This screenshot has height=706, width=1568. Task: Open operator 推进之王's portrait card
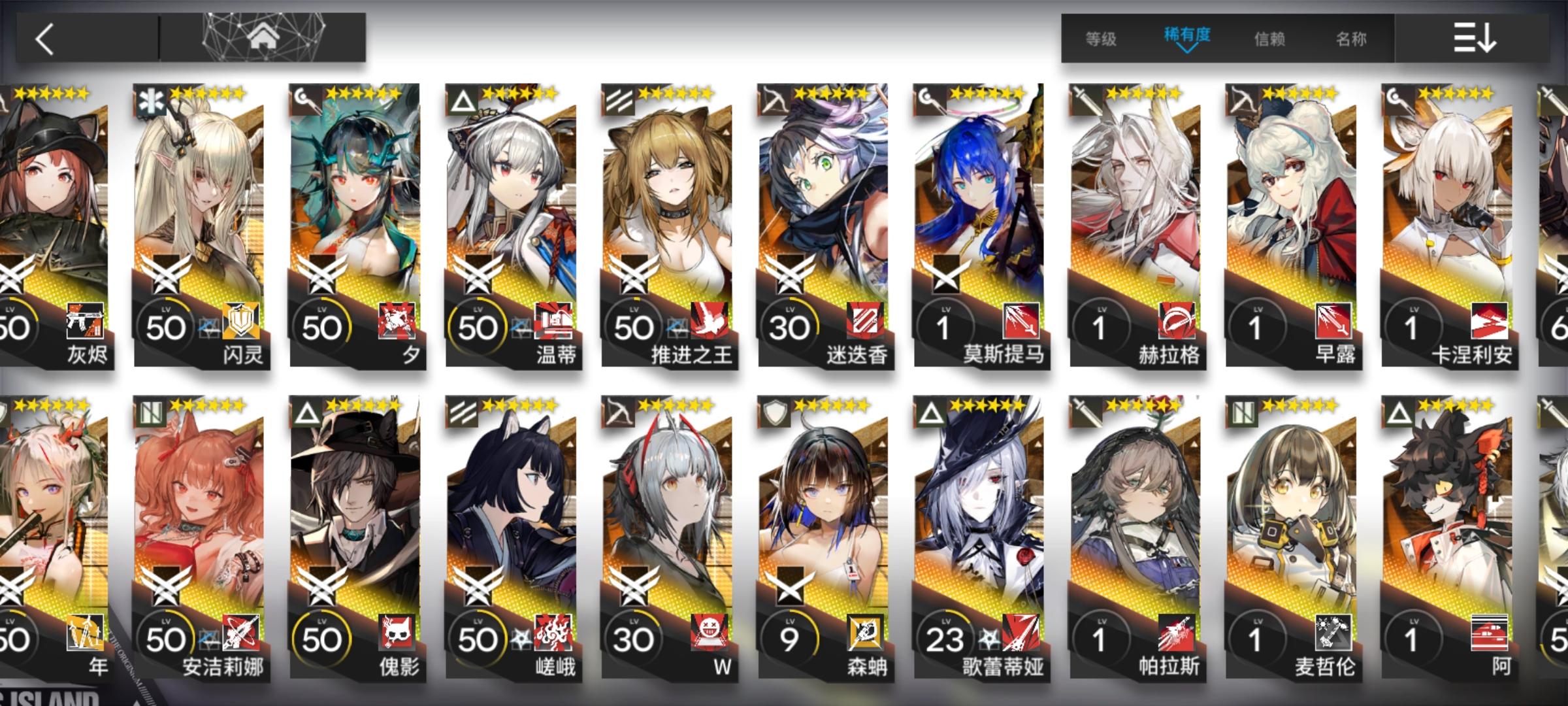pos(670,196)
